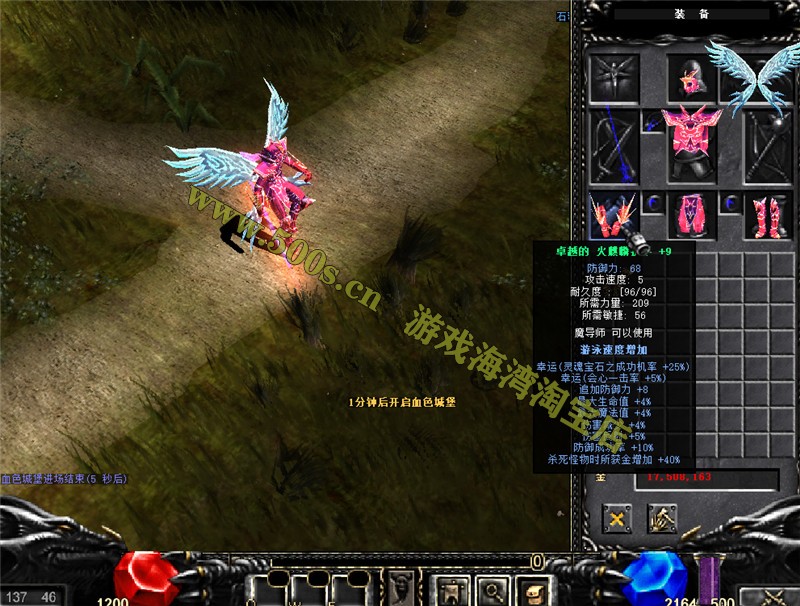Open the scroll icon button on bottom bar

coord(534,589)
